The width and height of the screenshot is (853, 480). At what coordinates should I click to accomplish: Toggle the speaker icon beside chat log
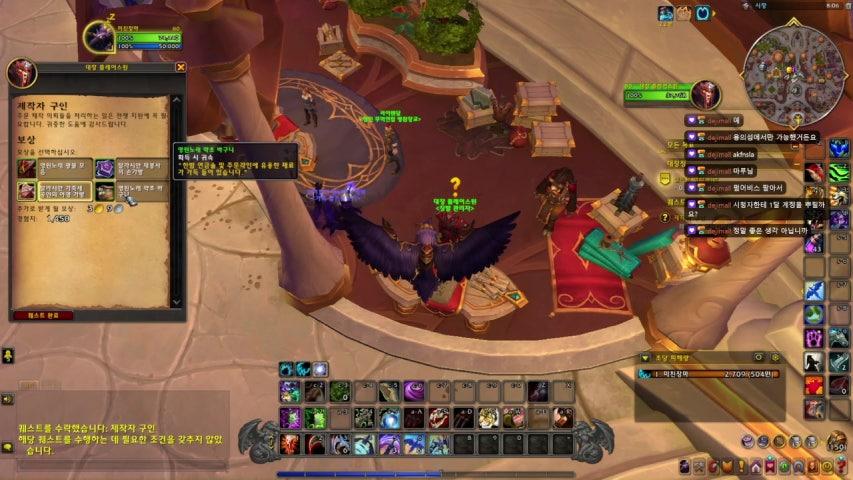7,399
